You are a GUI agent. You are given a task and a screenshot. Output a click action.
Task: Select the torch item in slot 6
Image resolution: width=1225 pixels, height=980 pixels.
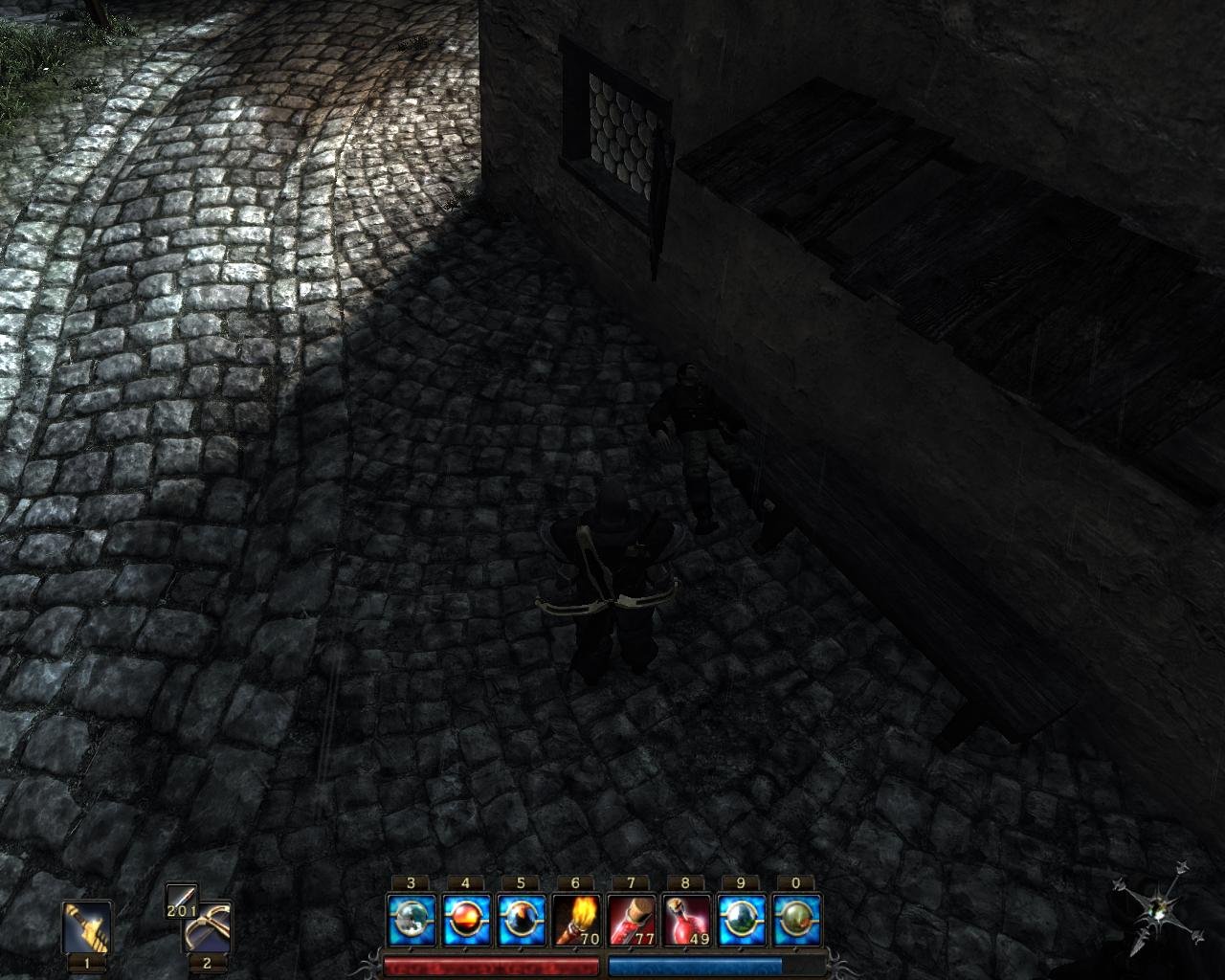coord(575,921)
